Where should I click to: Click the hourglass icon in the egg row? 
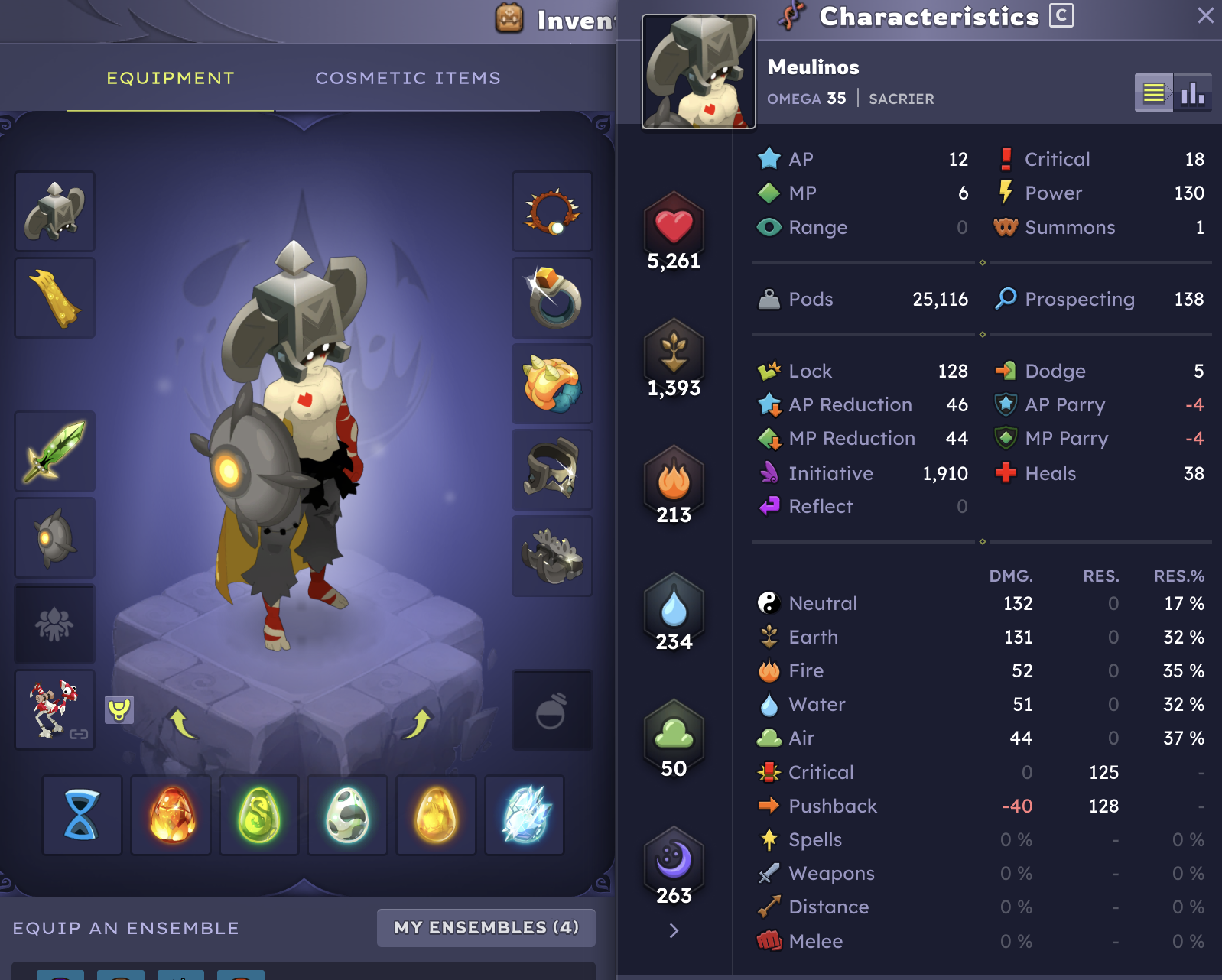pos(81,815)
